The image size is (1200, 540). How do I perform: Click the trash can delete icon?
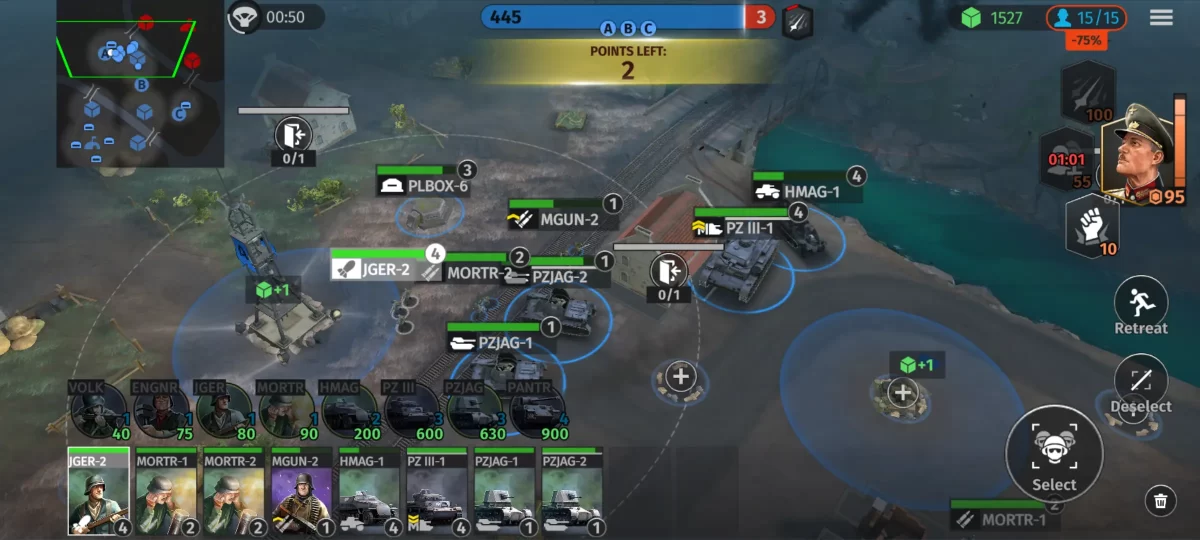pos(1160,501)
